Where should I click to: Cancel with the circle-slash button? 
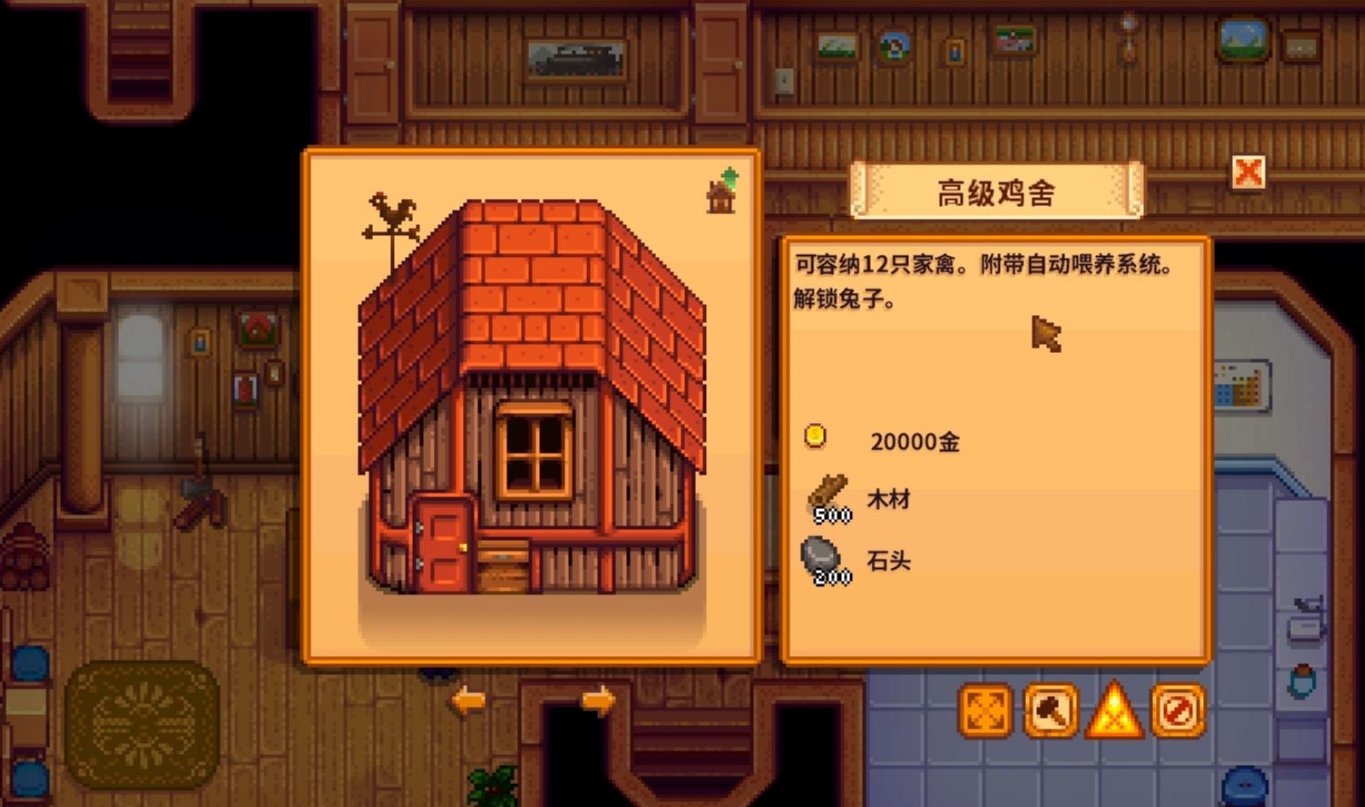(x=1178, y=710)
